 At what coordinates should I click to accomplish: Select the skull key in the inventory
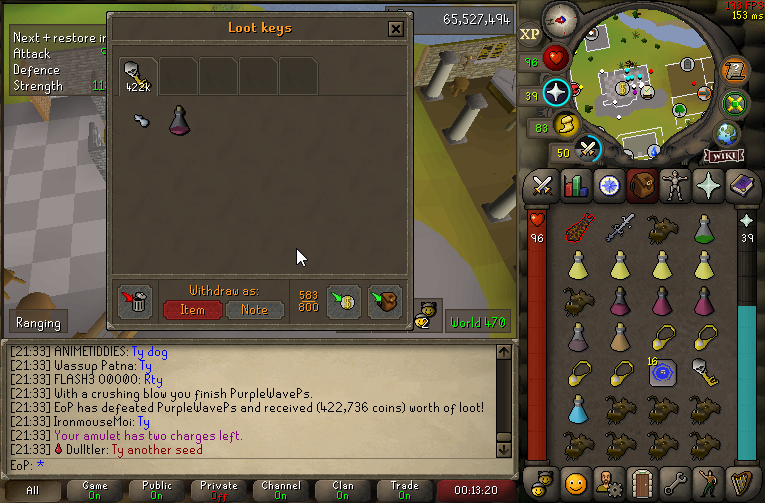tap(705, 373)
